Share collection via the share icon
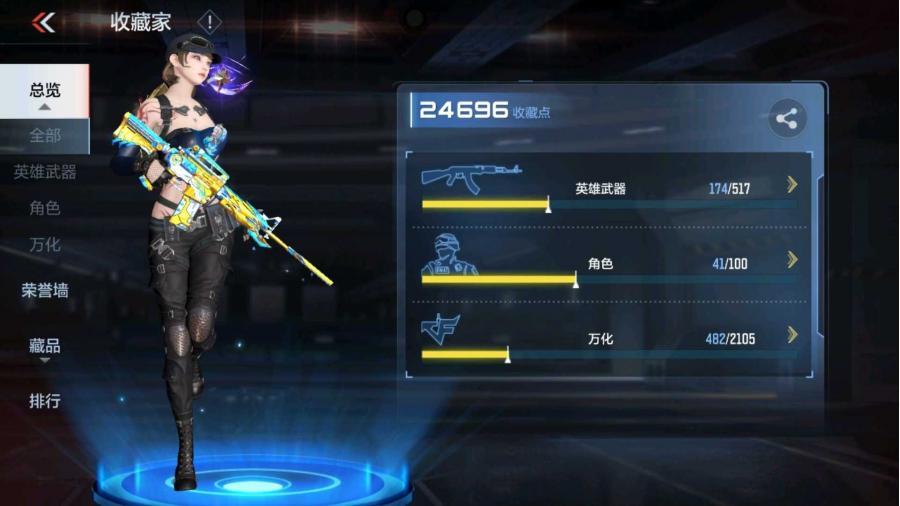This screenshot has width=900, height=506. (787, 119)
